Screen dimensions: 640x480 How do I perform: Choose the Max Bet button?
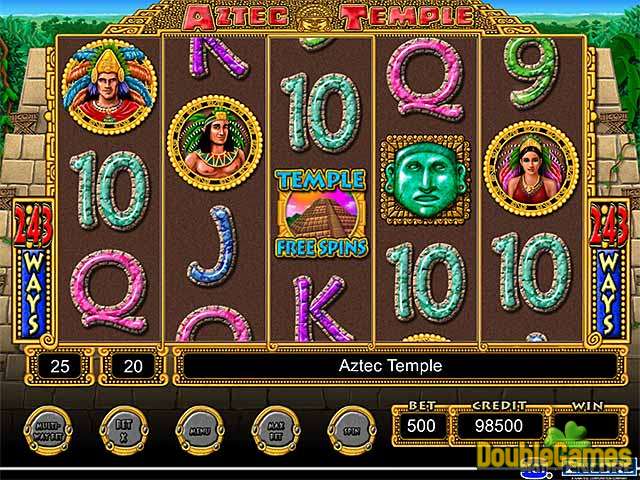(x=275, y=427)
